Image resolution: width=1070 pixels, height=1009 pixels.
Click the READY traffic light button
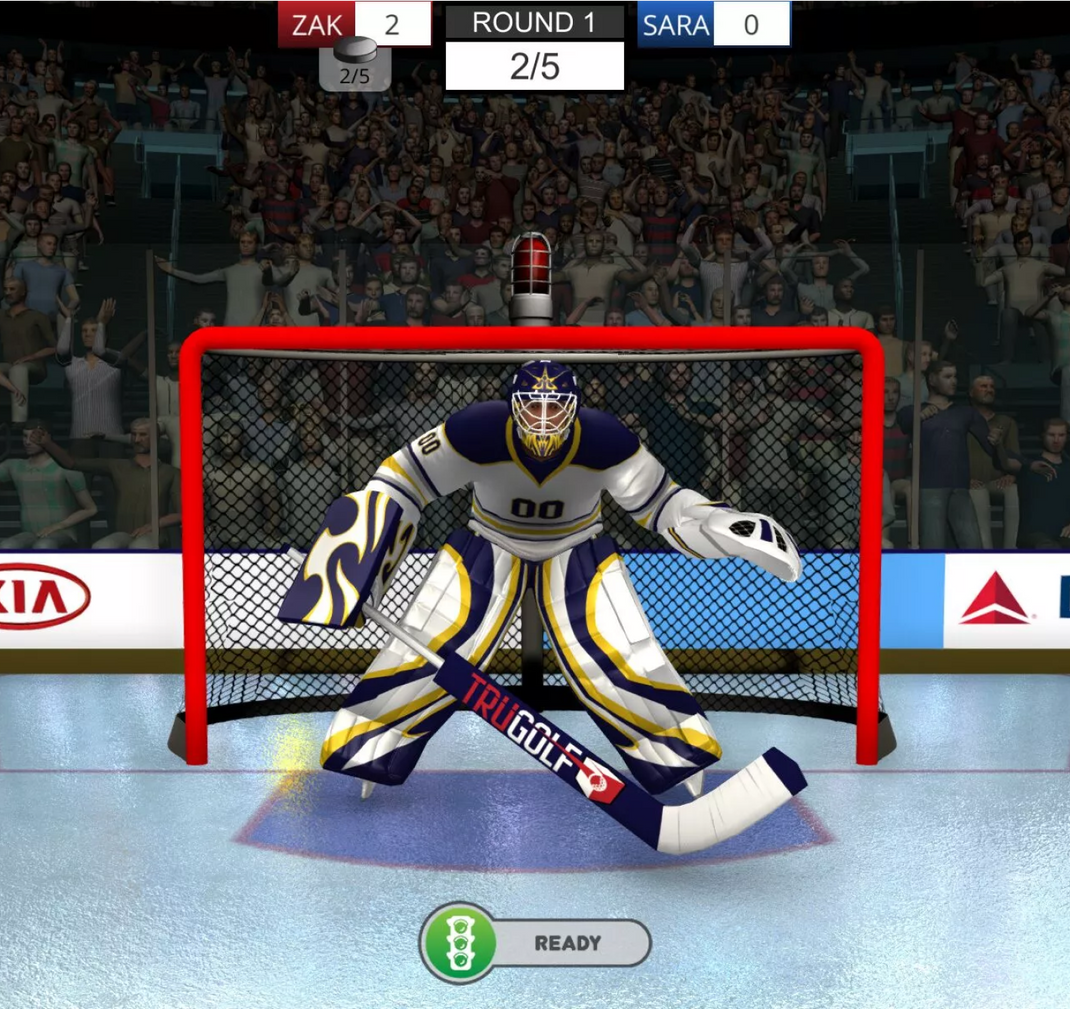click(x=535, y=943)
